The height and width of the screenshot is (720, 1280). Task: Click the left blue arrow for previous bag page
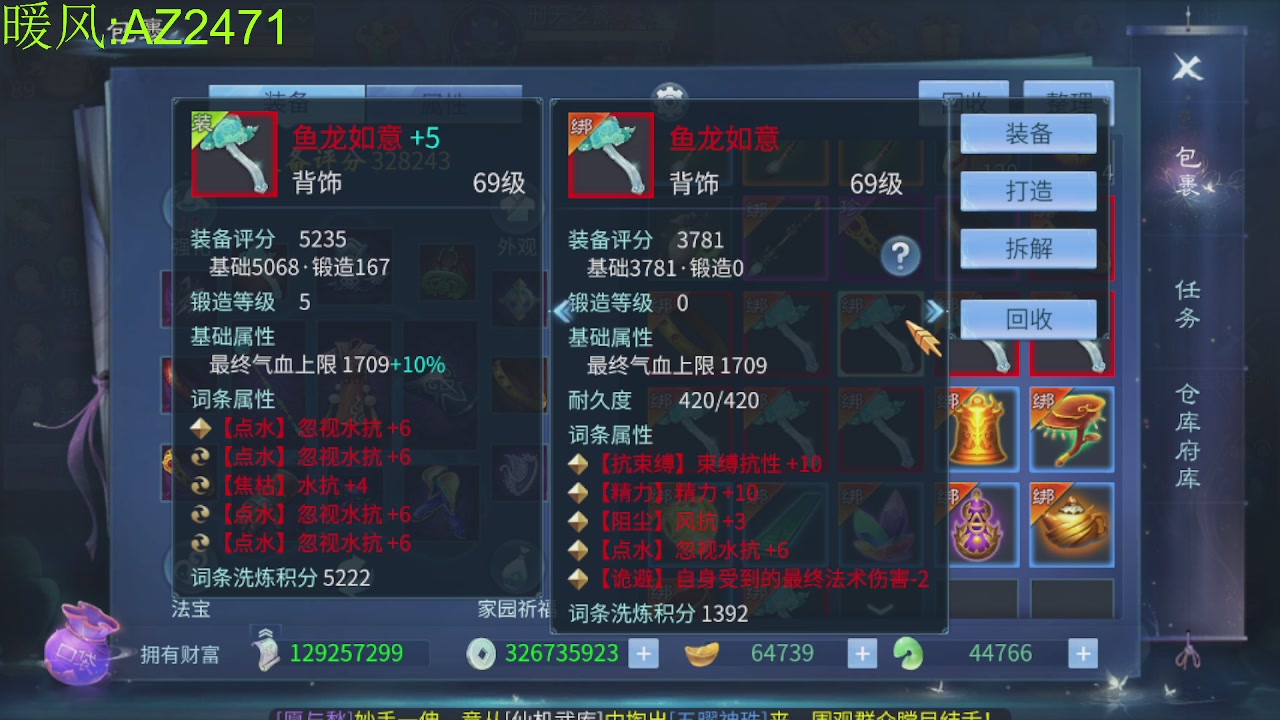[x=560, y=312]
